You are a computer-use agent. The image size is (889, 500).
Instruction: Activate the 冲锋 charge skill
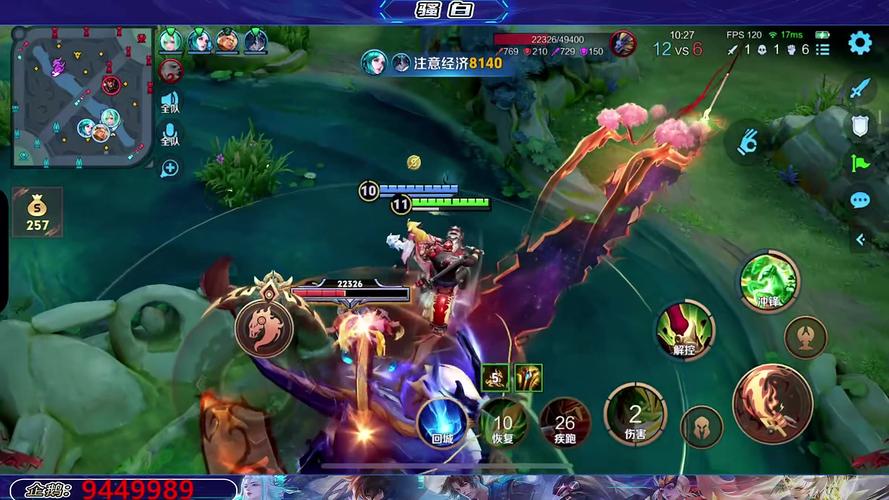pyautogui.click(x=768, y=283)
